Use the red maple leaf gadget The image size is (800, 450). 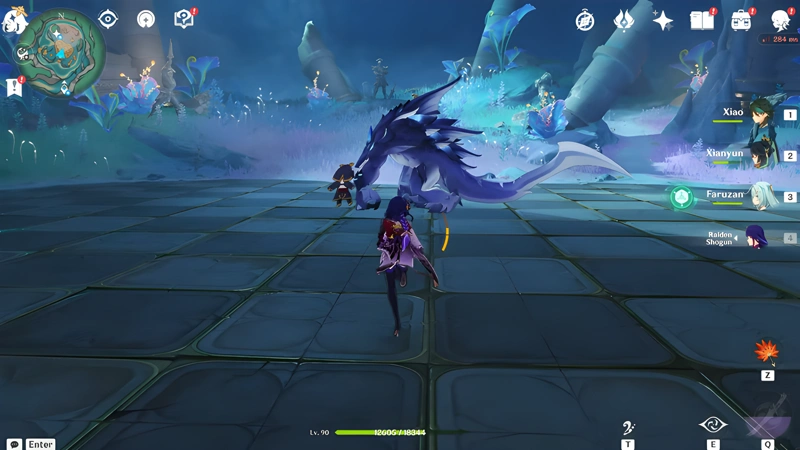(768, 352)
